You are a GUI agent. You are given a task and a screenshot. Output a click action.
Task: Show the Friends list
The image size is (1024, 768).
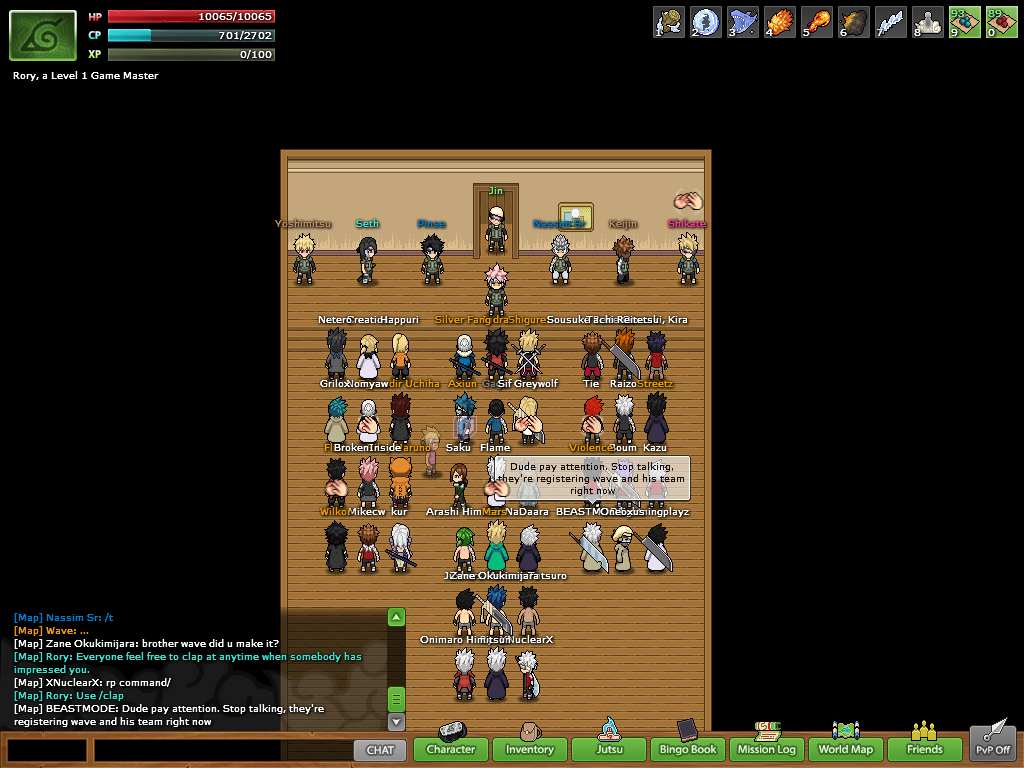[x=925, y=748]
